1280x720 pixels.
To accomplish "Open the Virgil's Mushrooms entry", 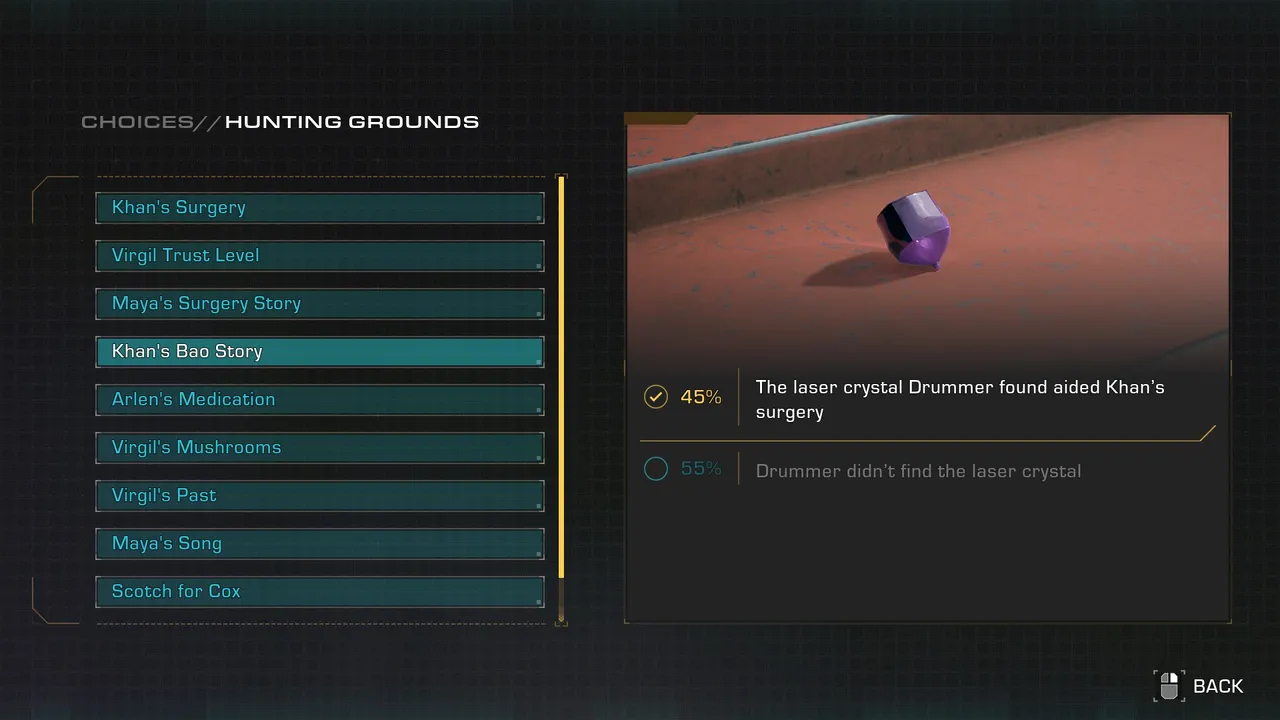I will pos(320,448).
